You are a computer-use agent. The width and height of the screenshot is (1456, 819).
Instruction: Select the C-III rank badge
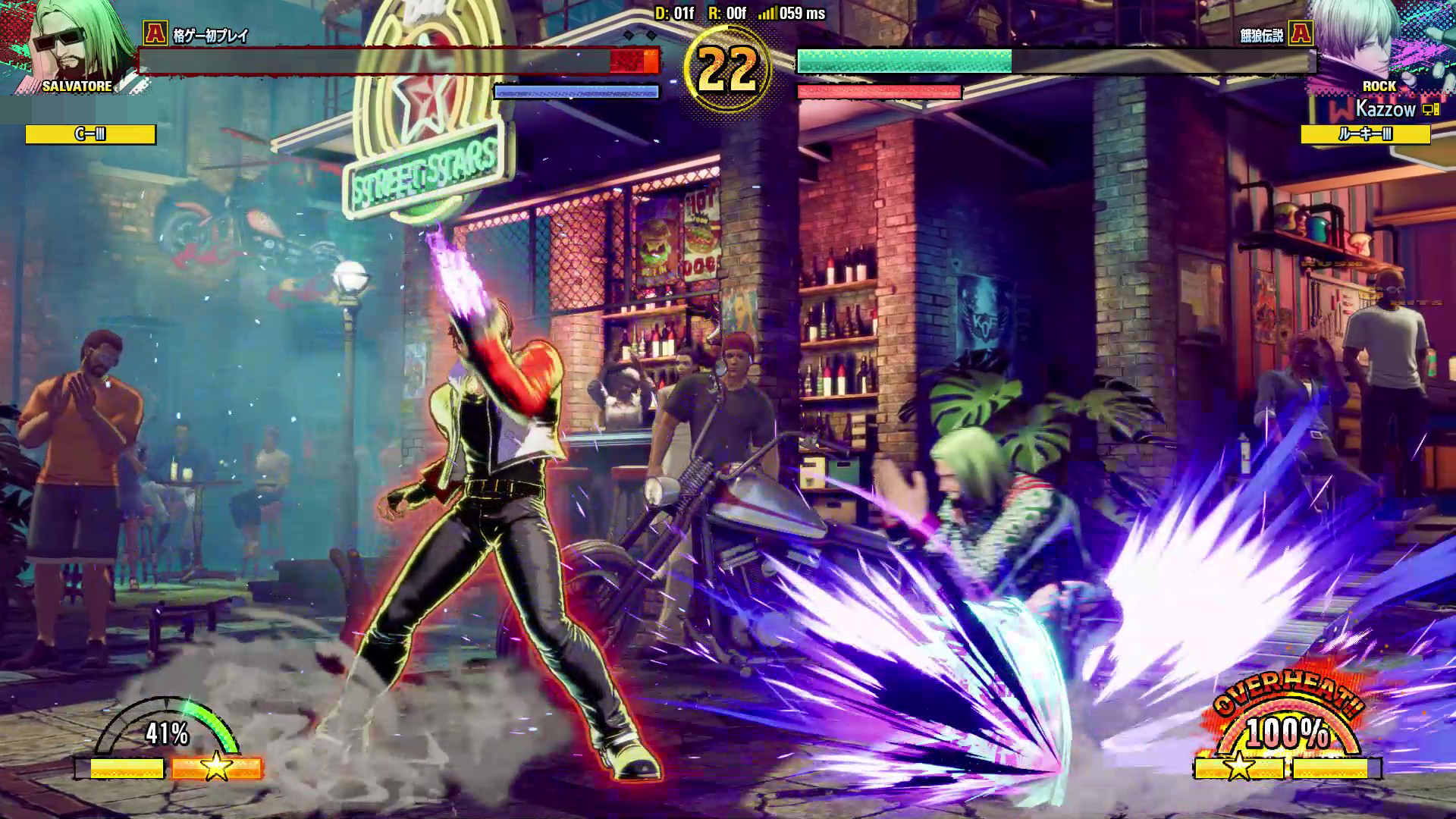(90, 135)
